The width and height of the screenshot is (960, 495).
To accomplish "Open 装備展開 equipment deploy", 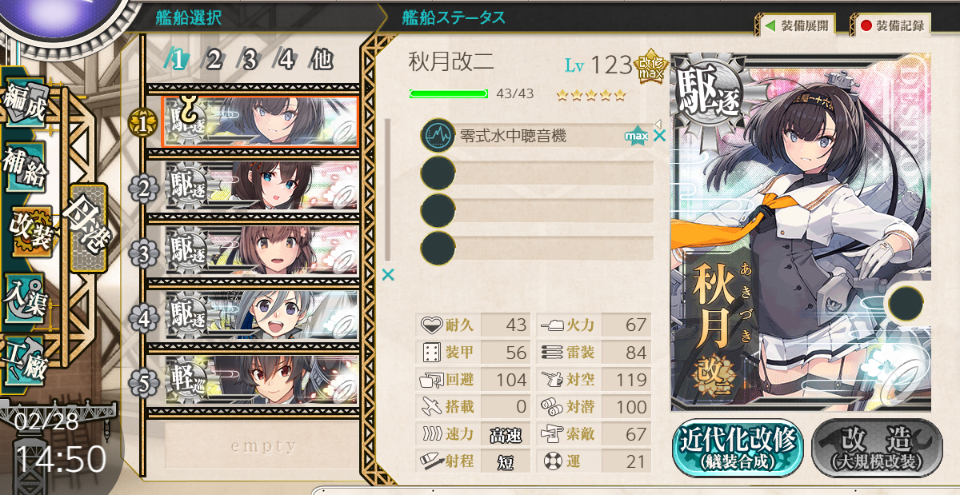I will pyautogui.click(x=796, y=25).
